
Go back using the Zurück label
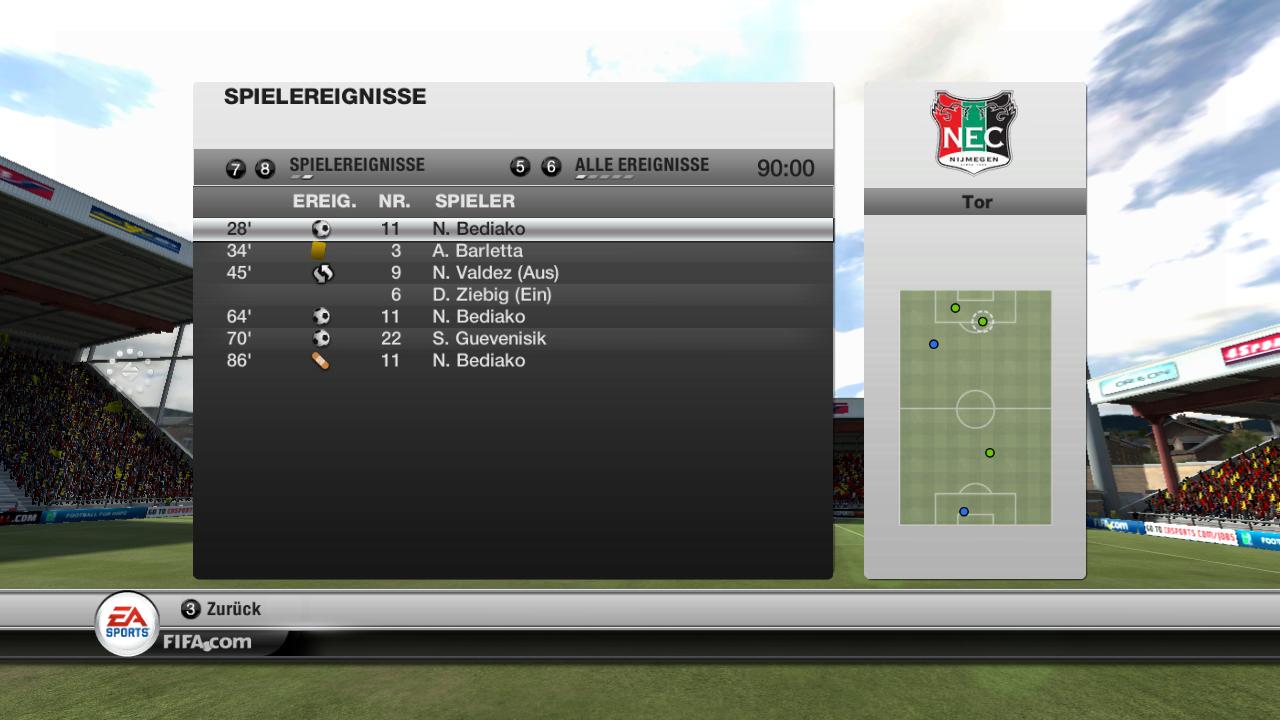233,609
